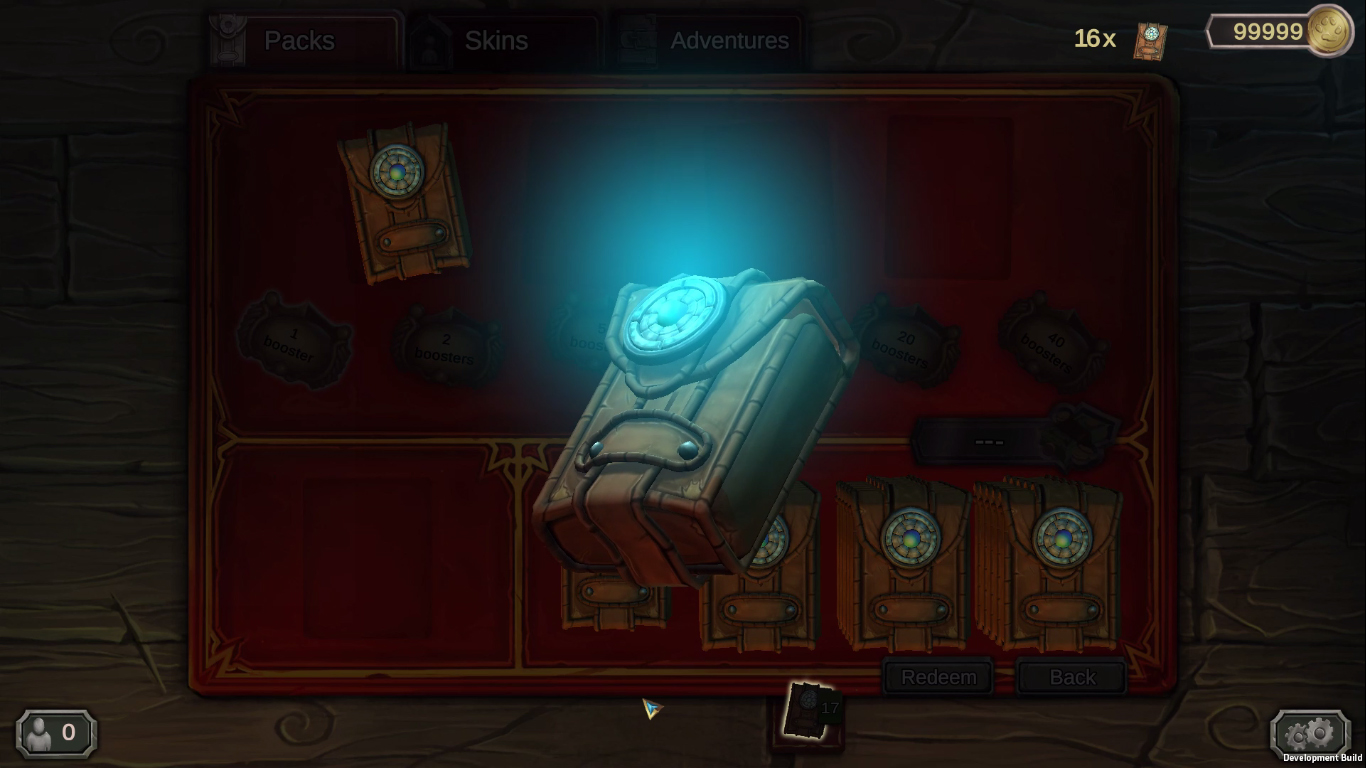Viewport: 1366px width, 768px height.
Task: Click the friends icon showing 0 at bottom left
Action: click(54, 733)
